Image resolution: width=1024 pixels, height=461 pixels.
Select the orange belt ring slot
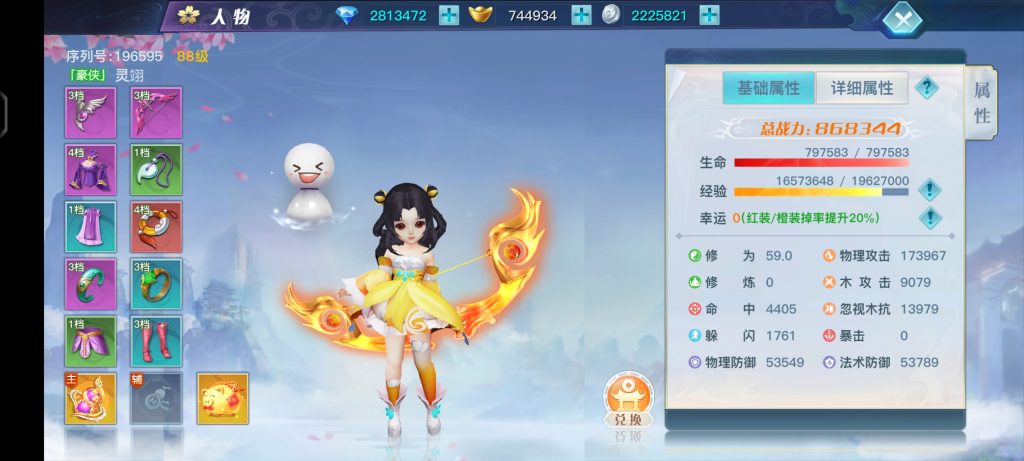pos(156,227)
